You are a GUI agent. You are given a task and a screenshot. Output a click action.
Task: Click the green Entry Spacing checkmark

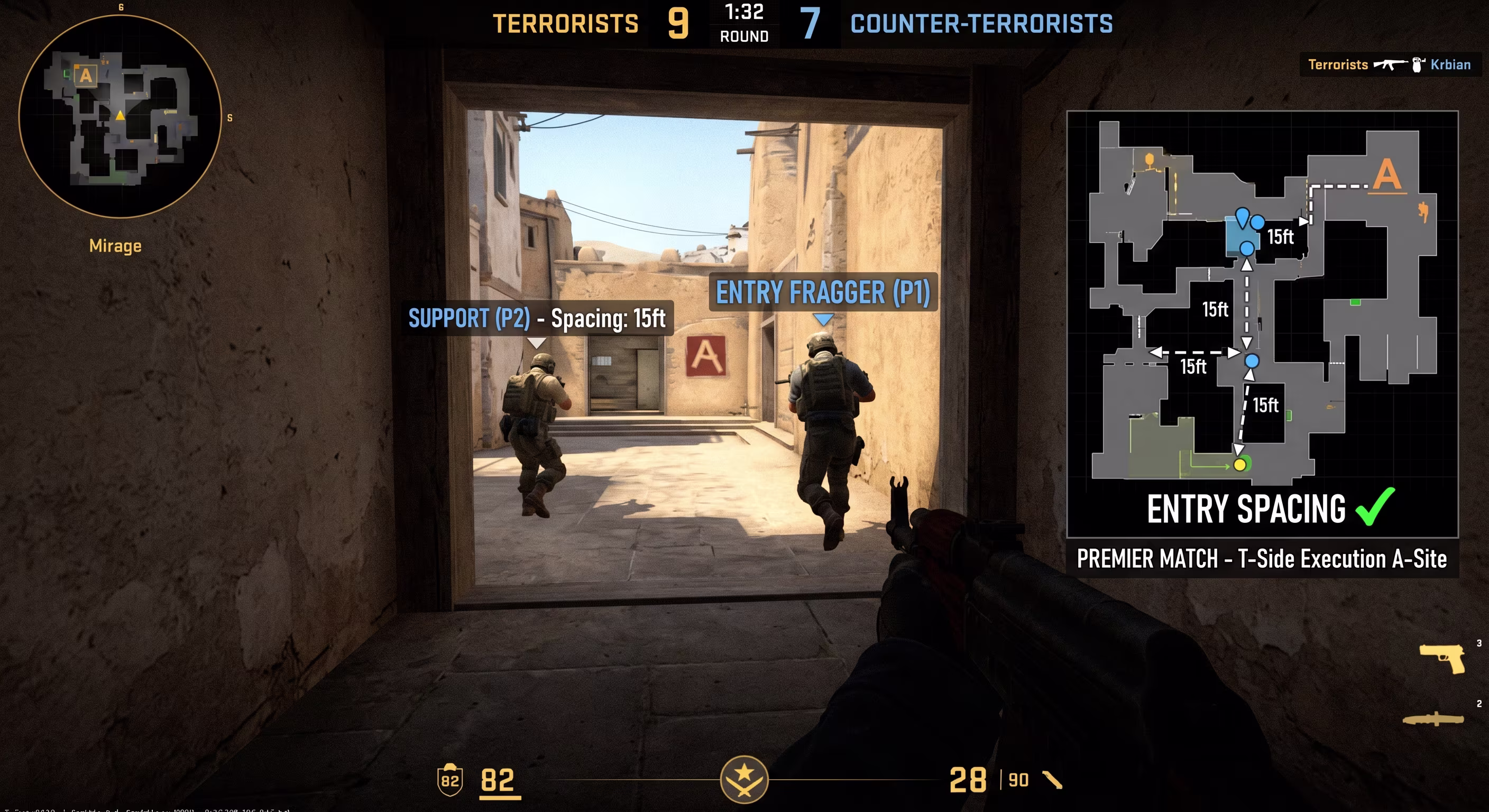pyautogui.click(x=1375, y=508)
